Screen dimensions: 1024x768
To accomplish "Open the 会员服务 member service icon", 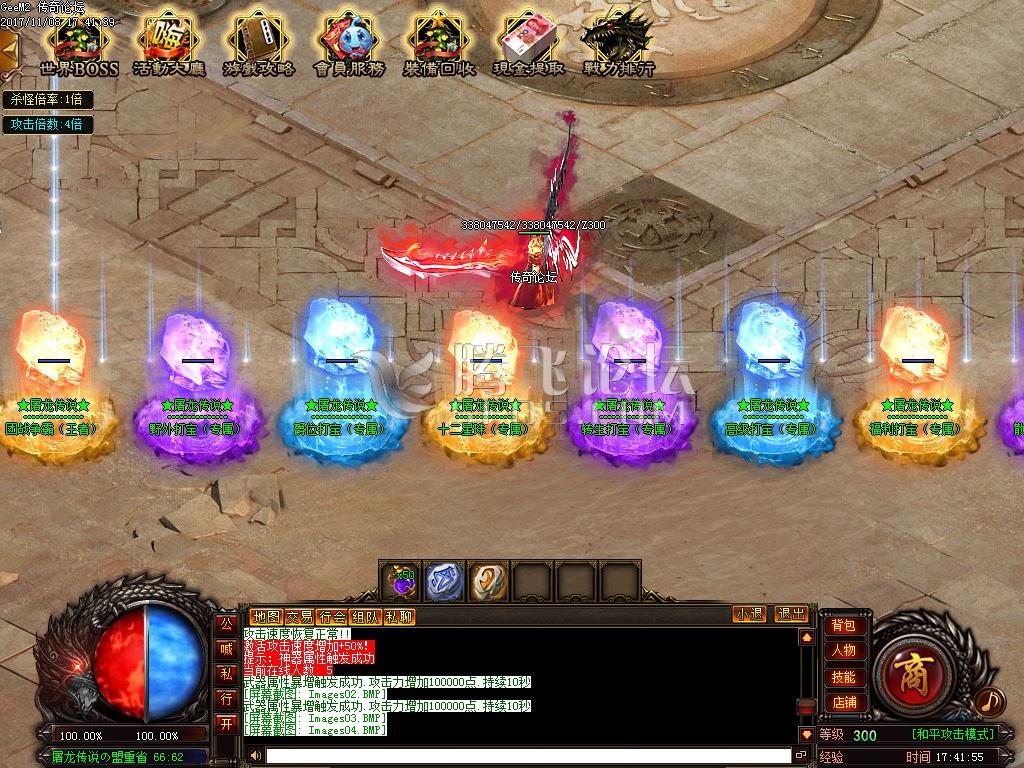I will tap(349, 42).
